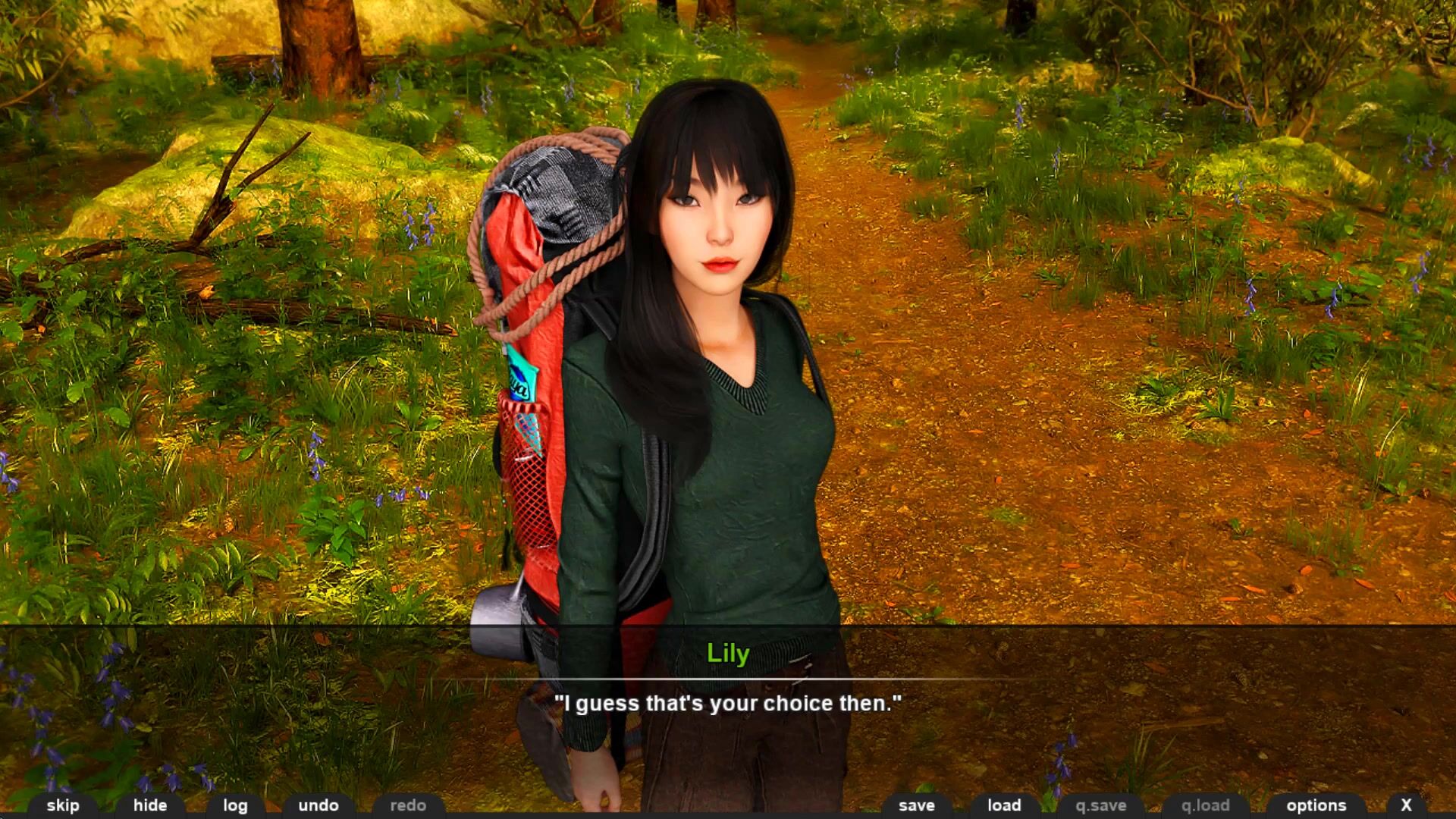This screenshot has height=819, width=1456.
Task: Close the game with the X button
Action: 1406,805
